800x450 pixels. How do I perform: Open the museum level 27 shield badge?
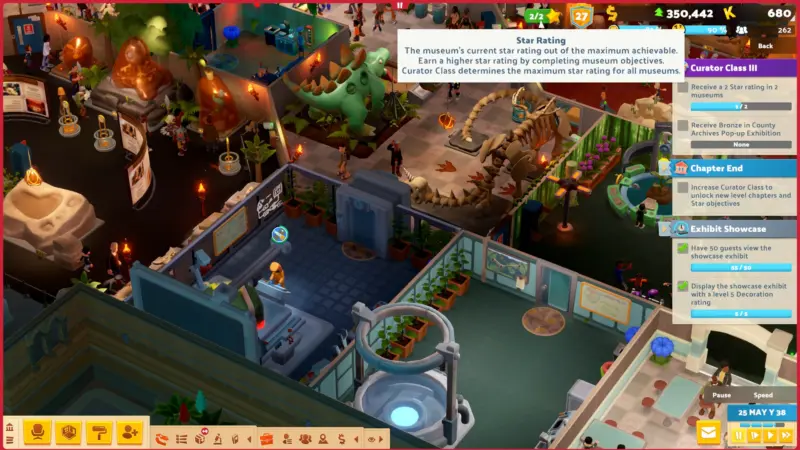pos(581,15)
